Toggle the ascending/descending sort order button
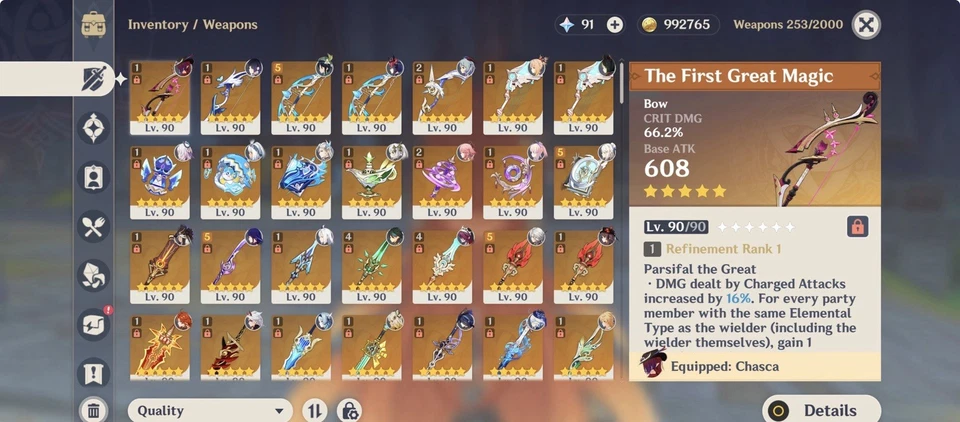The image size is (960, 422). (314, 410)
